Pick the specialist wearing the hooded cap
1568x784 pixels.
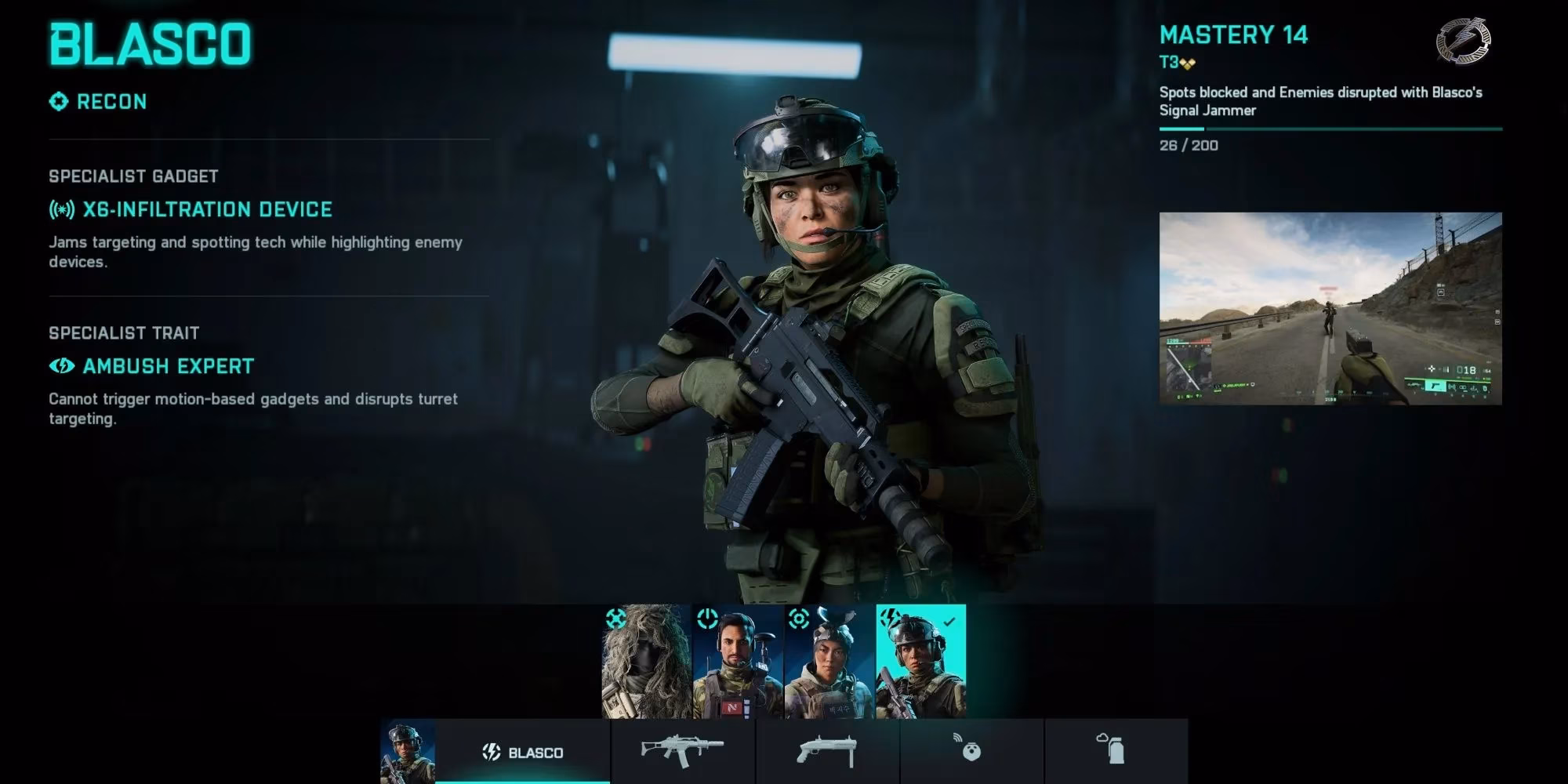[x=829, y=661]
